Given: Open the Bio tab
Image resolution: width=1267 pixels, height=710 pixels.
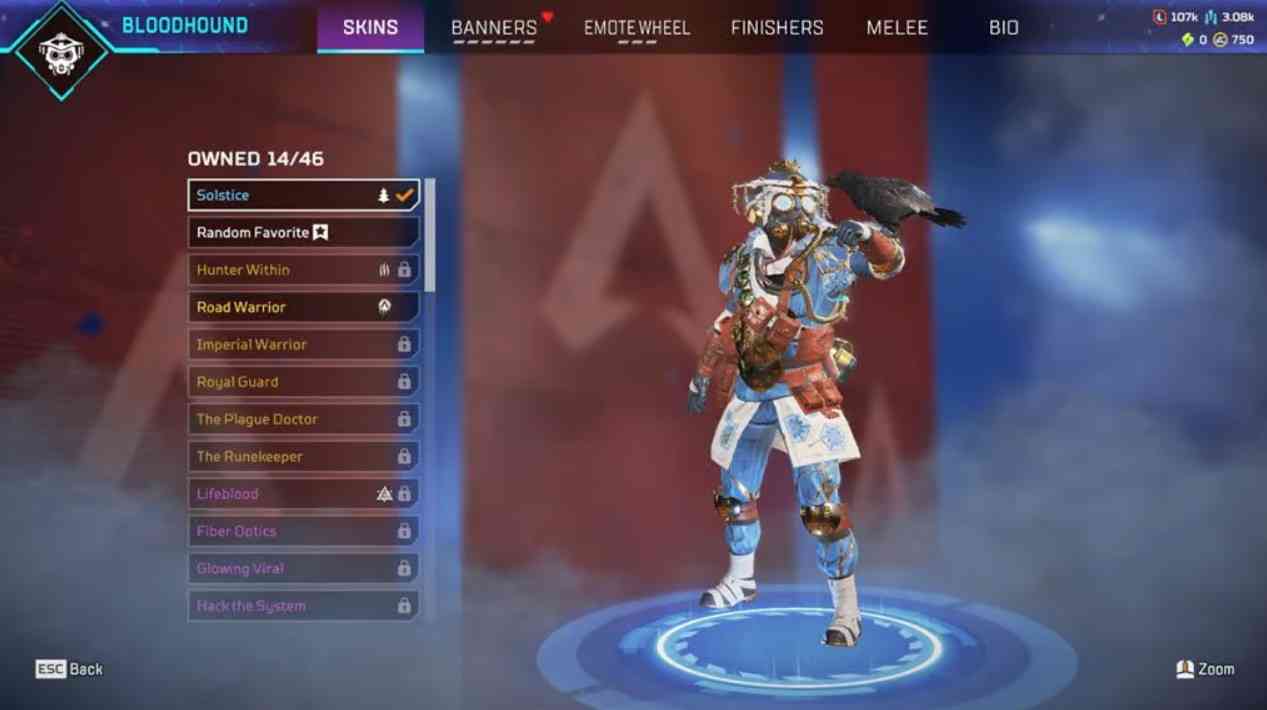Looking at the screenshot, I should (x=1003, y=28).
